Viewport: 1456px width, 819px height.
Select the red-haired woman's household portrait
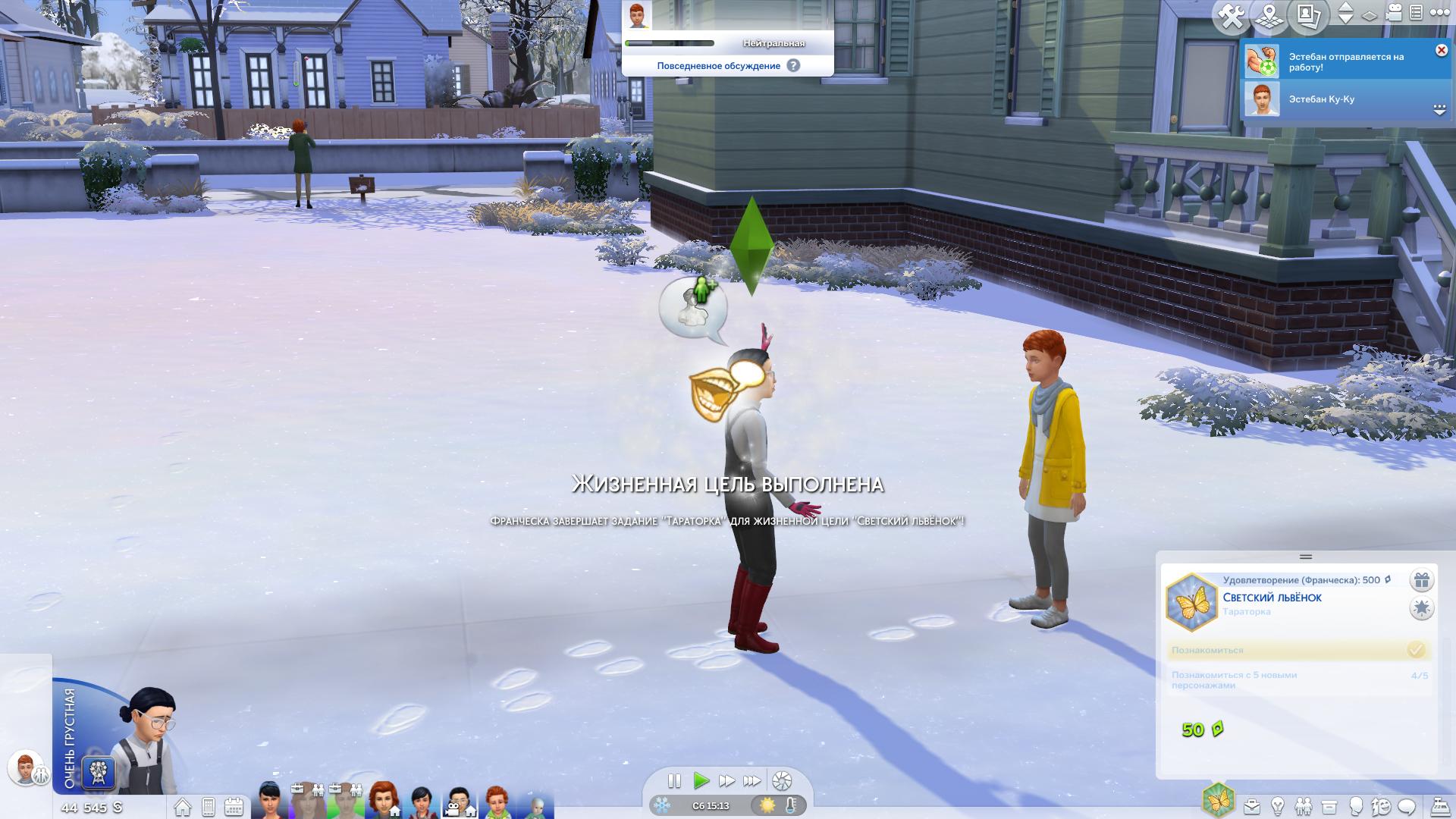(x=384, y=799)
